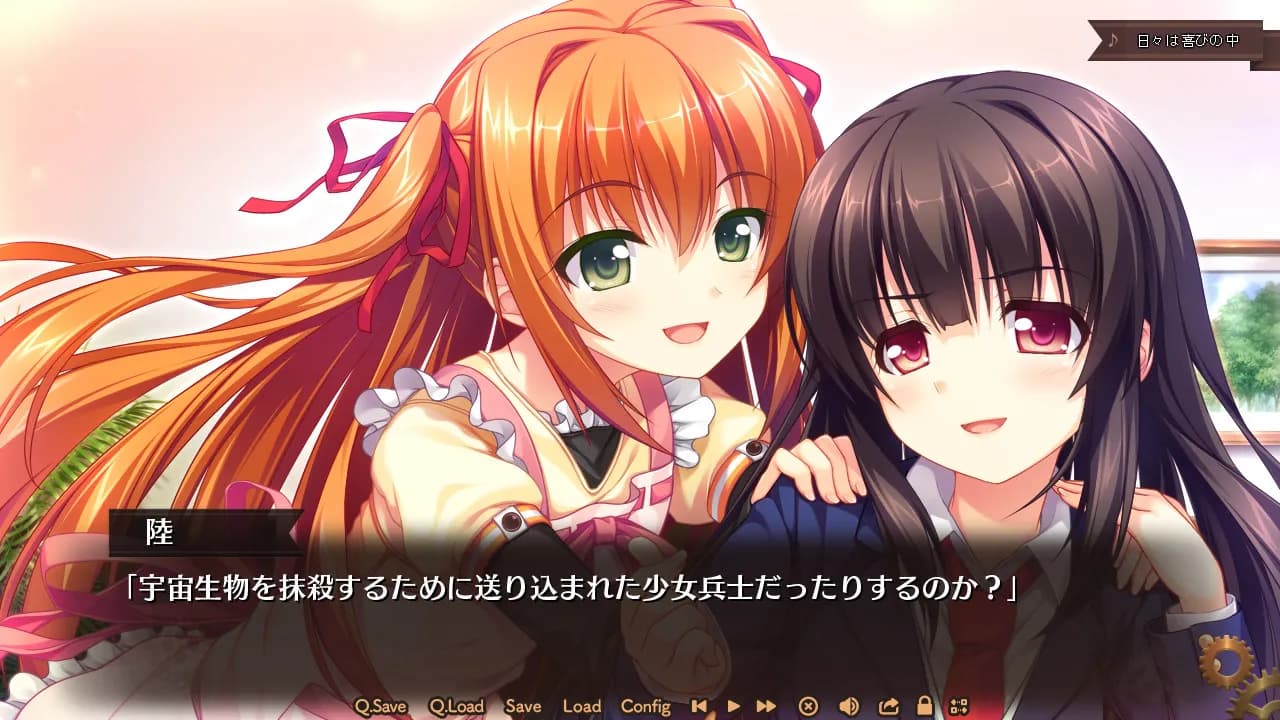Open the Config menu
Screen dimensions: 1280x720
648,706
